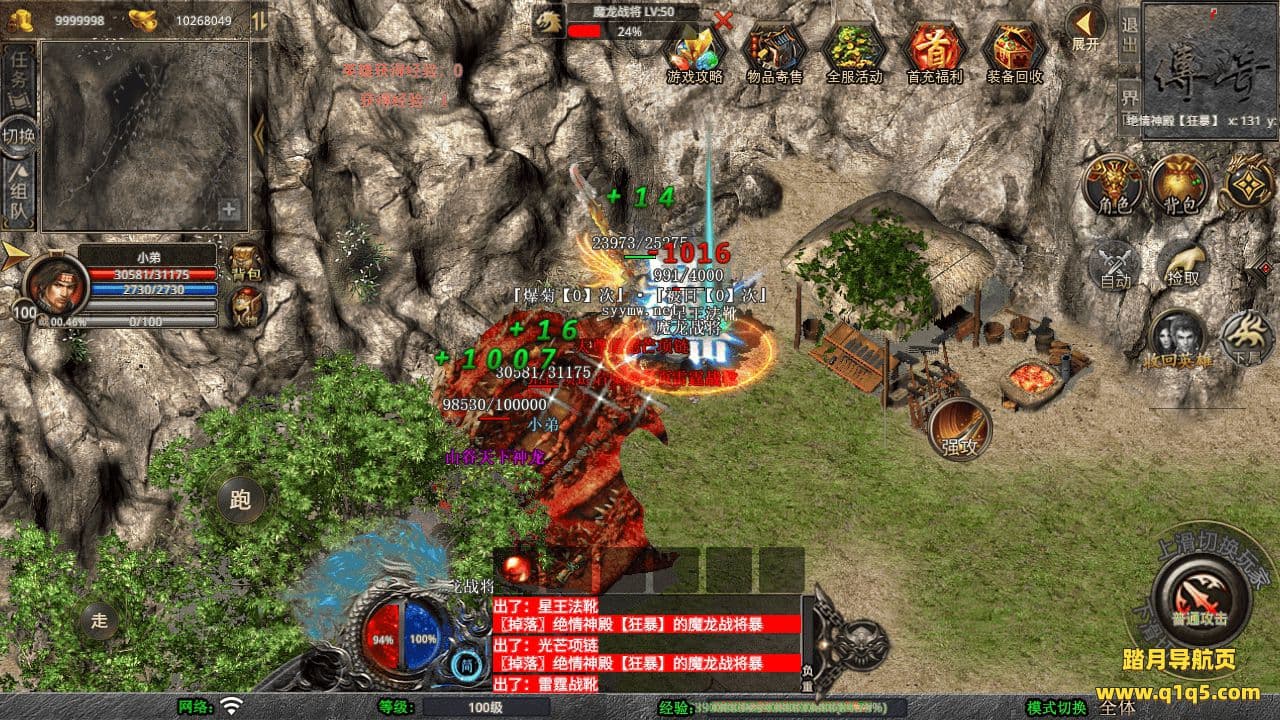This screenshot has width=1280, height=720.
Task: Open the 角色 character sheet
Action: pyautogui.click(x=1114, y=184)
